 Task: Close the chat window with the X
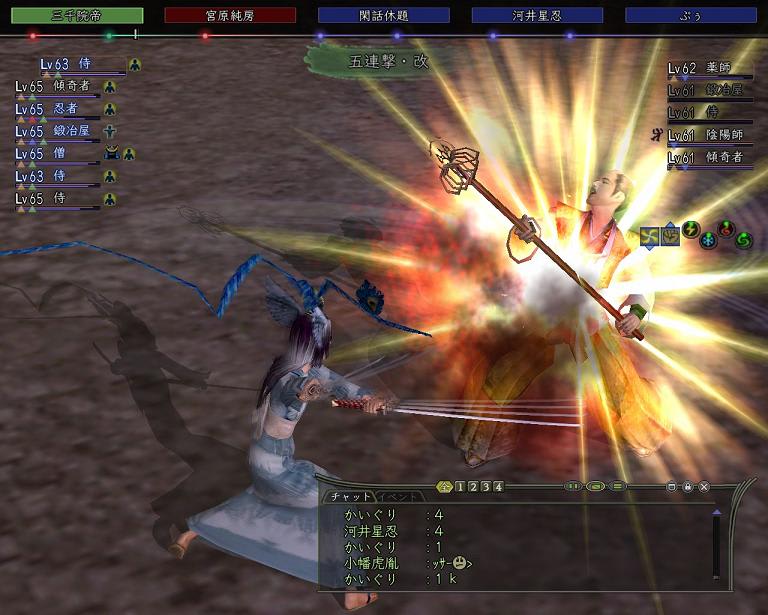click(704, 487)
